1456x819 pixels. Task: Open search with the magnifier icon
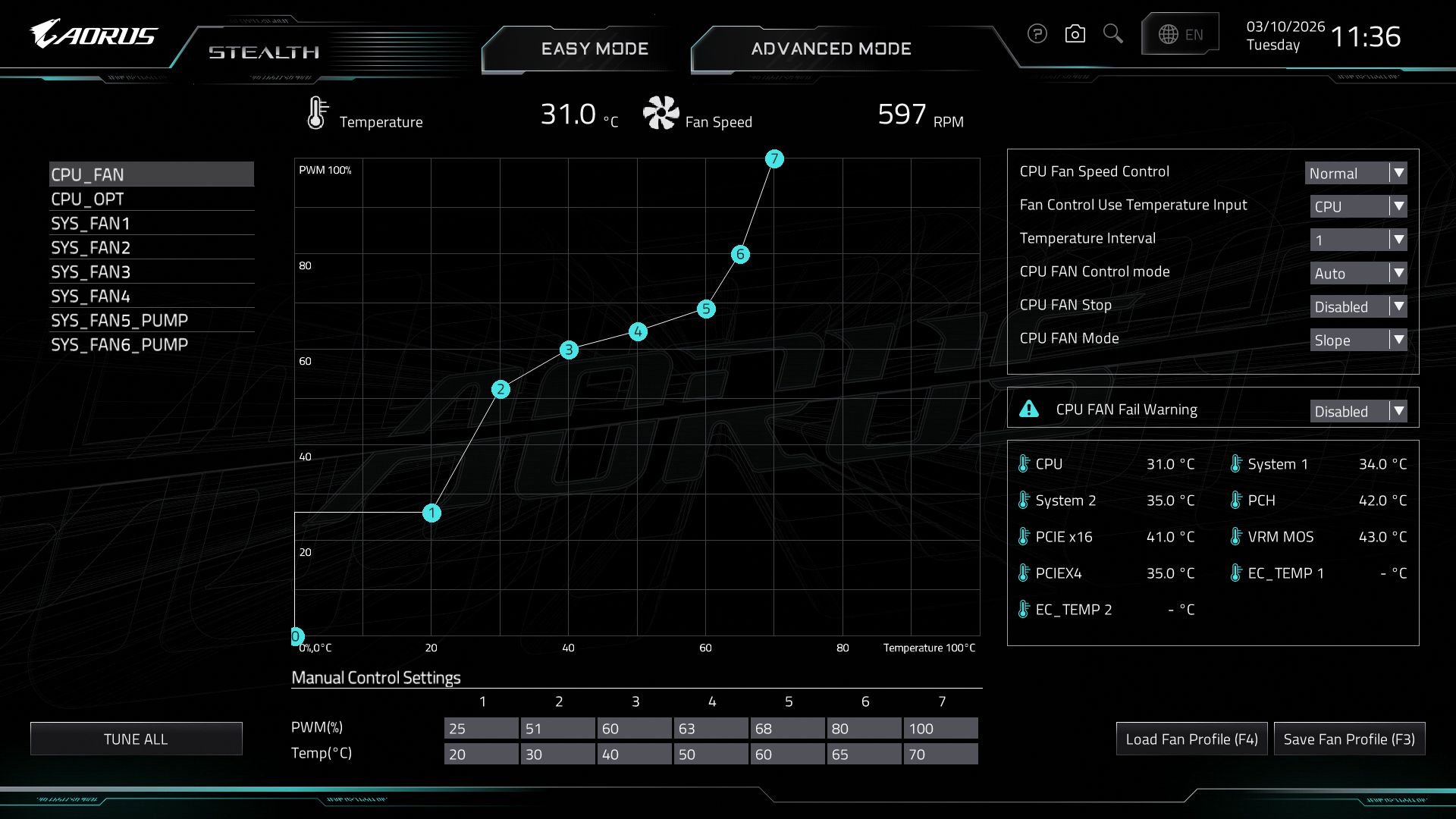click(x=1112, y=34)
